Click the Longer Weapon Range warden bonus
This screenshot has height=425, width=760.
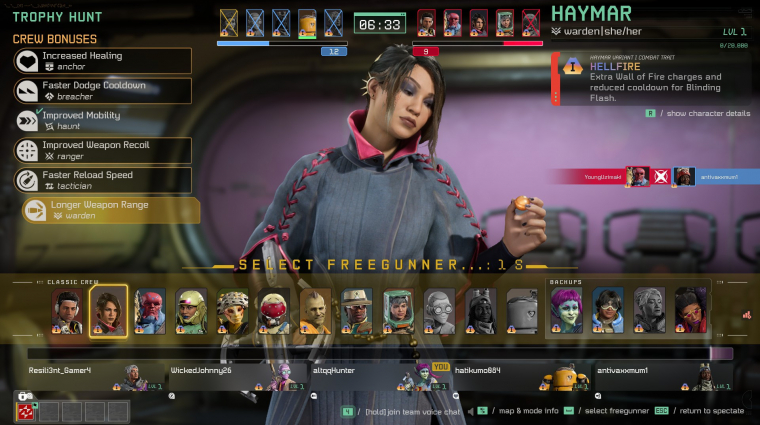tap(110, 210)
